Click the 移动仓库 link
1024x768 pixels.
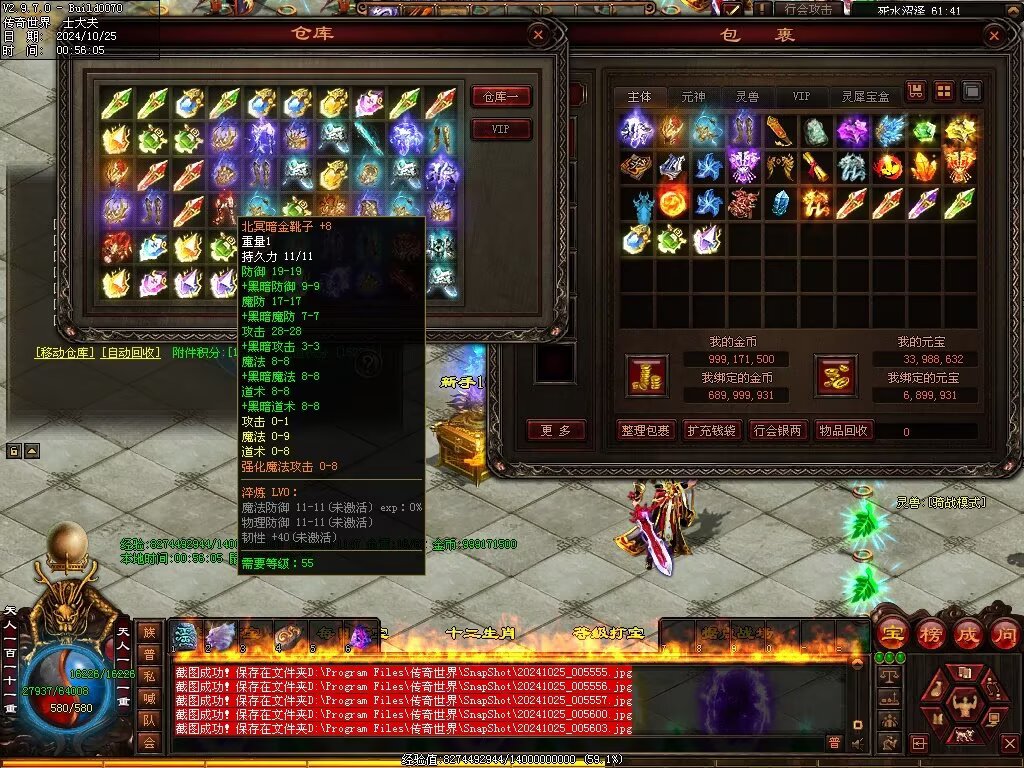(64, 352)
